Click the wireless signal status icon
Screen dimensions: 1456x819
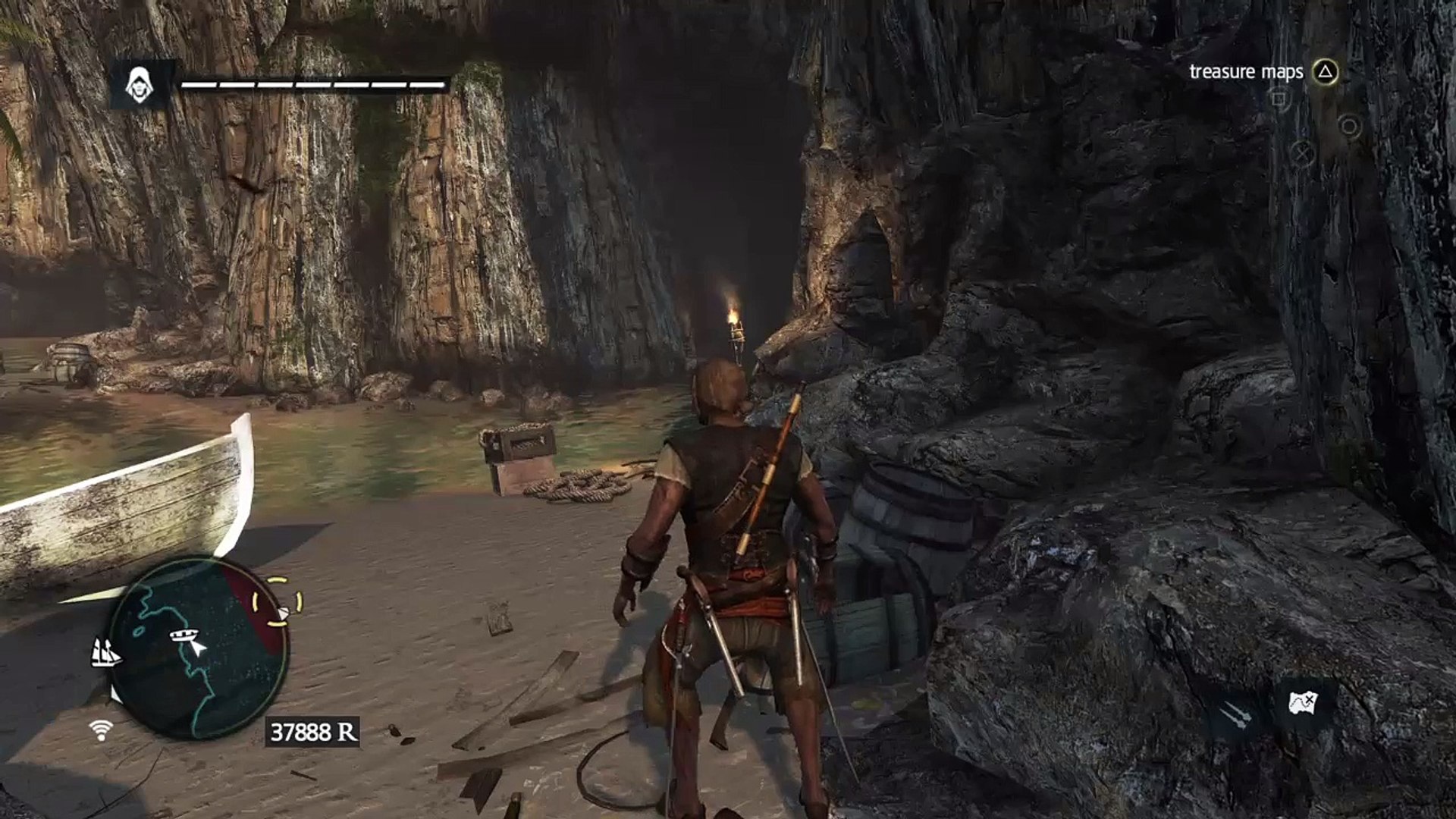(100, 730)
